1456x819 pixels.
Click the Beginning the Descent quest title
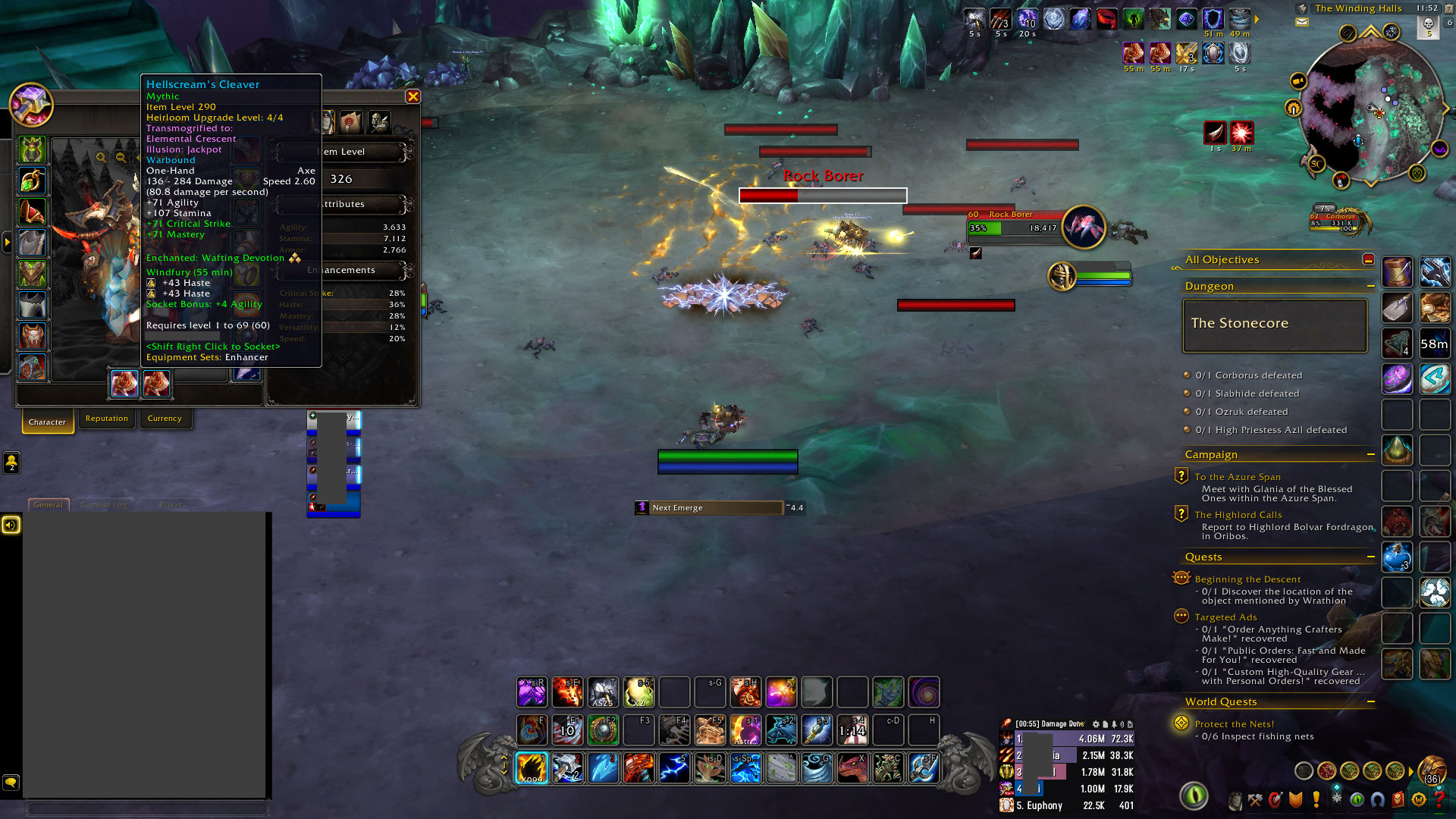1247,579
